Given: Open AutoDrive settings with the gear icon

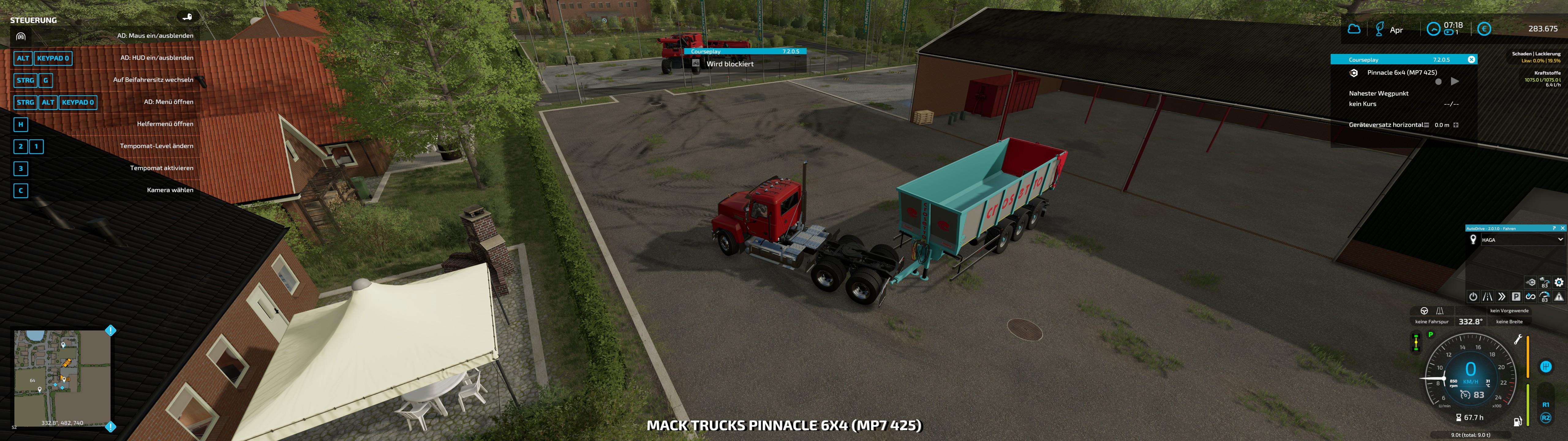Looking at the screenshot, I should [x=1559, y=282].
